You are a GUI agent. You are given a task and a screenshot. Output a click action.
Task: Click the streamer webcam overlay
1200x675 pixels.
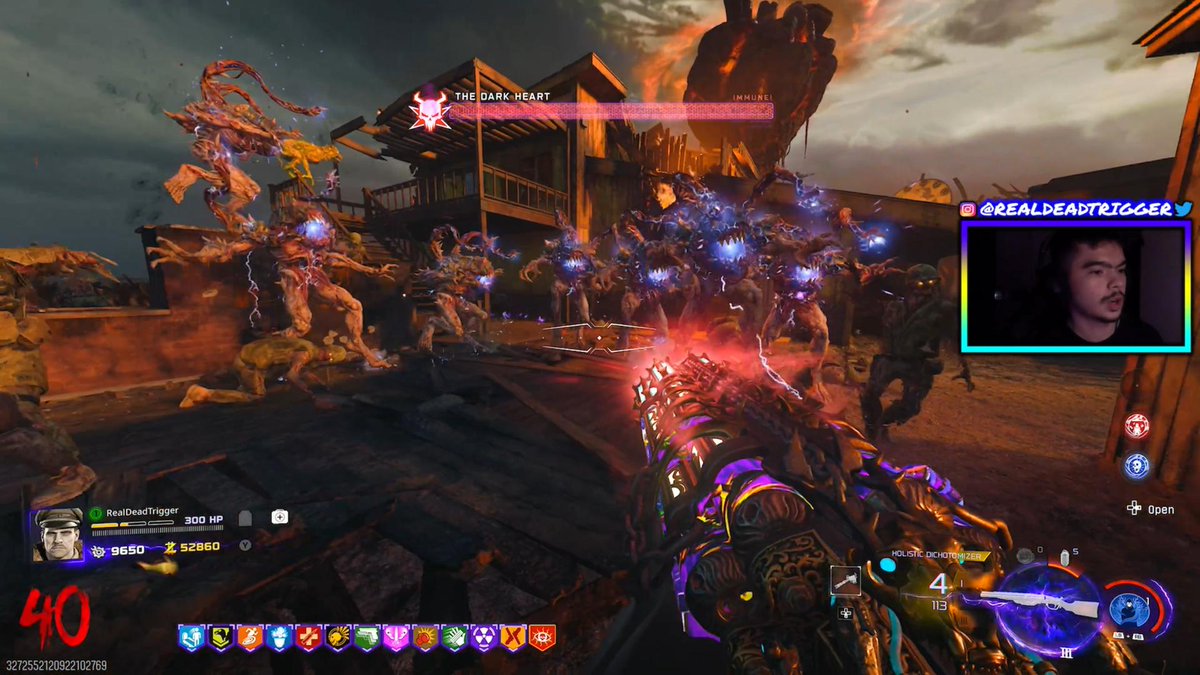(x=1076, y=286)
